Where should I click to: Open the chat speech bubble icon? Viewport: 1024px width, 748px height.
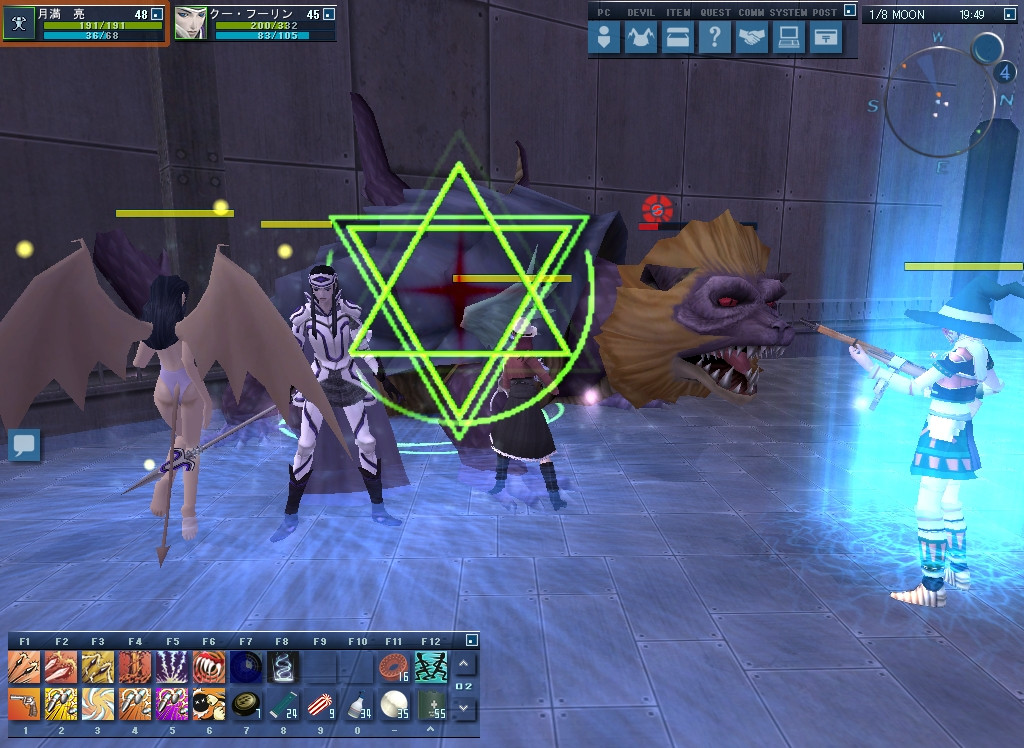(24, 445)
